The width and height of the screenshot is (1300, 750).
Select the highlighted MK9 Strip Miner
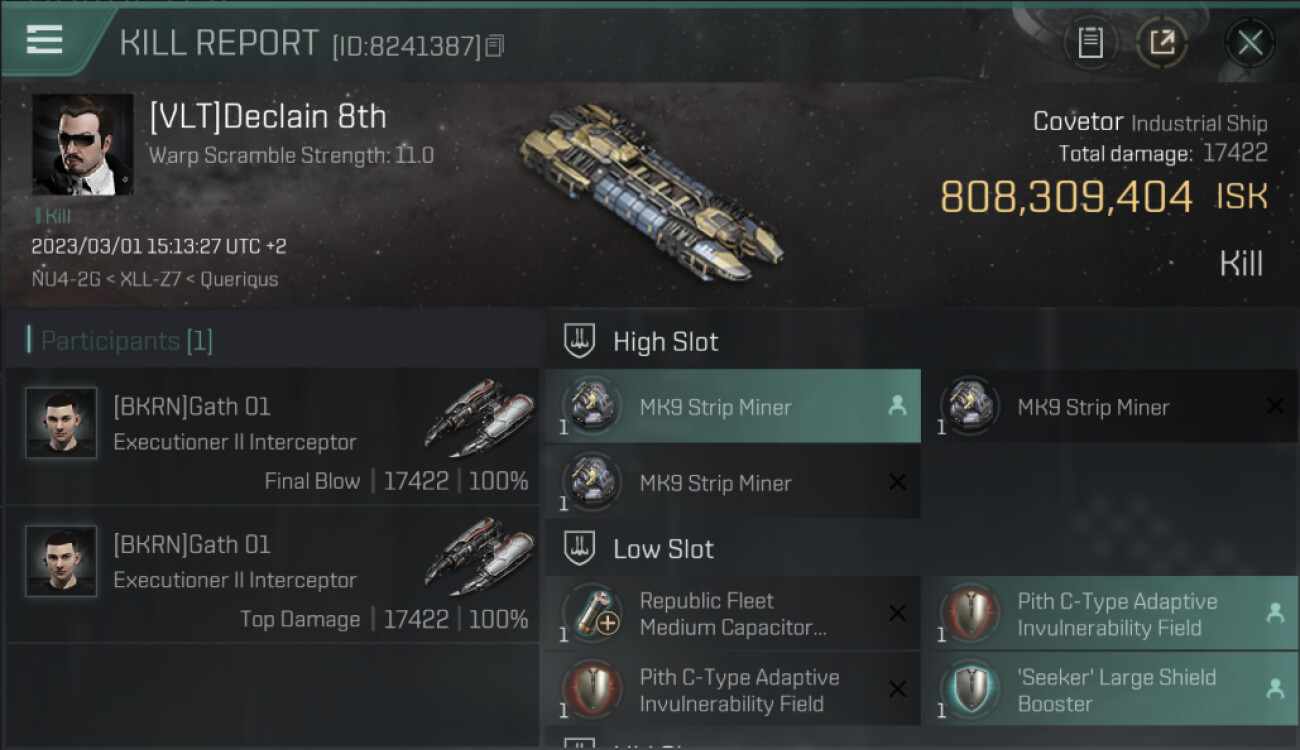point(732,406)
